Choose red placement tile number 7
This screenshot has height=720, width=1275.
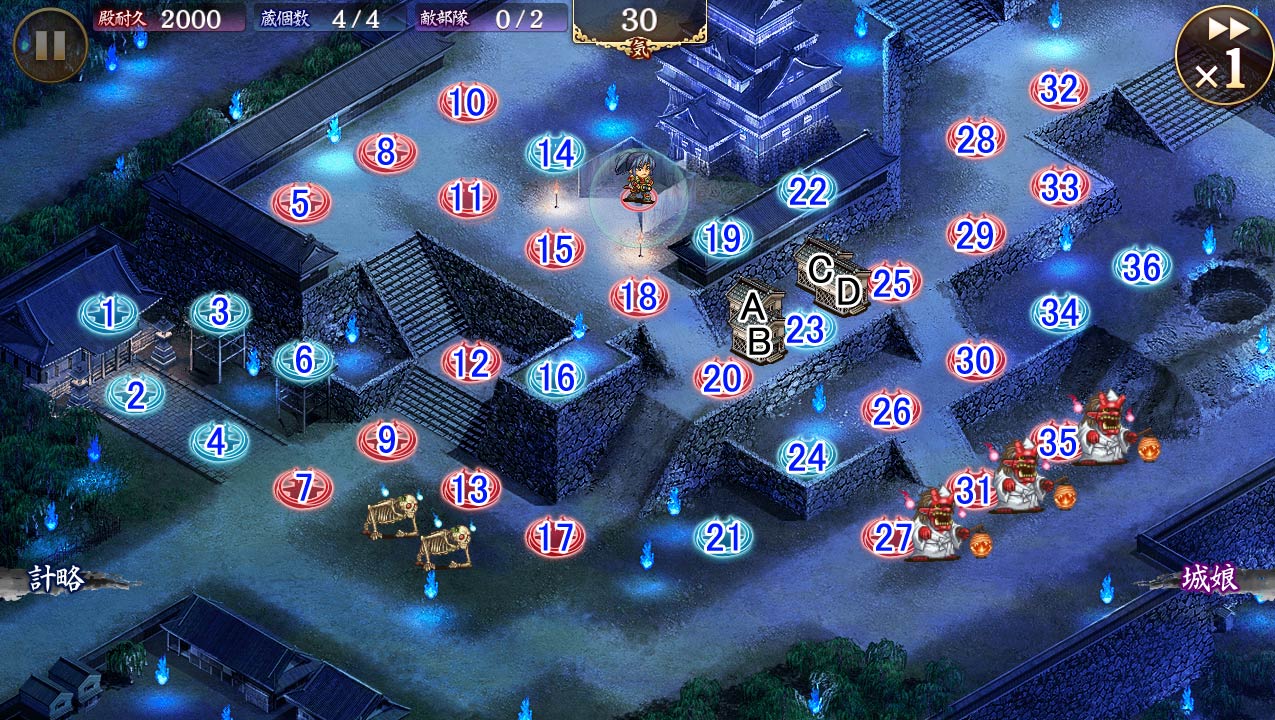click(x=303, y=488)
